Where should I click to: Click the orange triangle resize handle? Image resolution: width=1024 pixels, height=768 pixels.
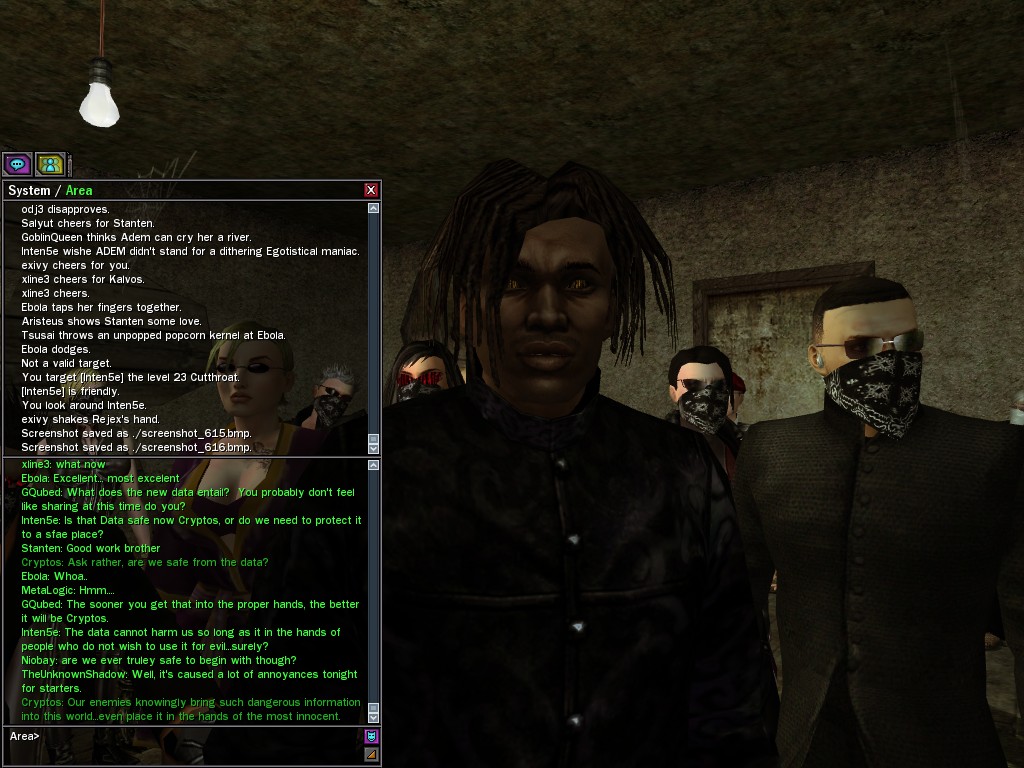pos(371,754)
